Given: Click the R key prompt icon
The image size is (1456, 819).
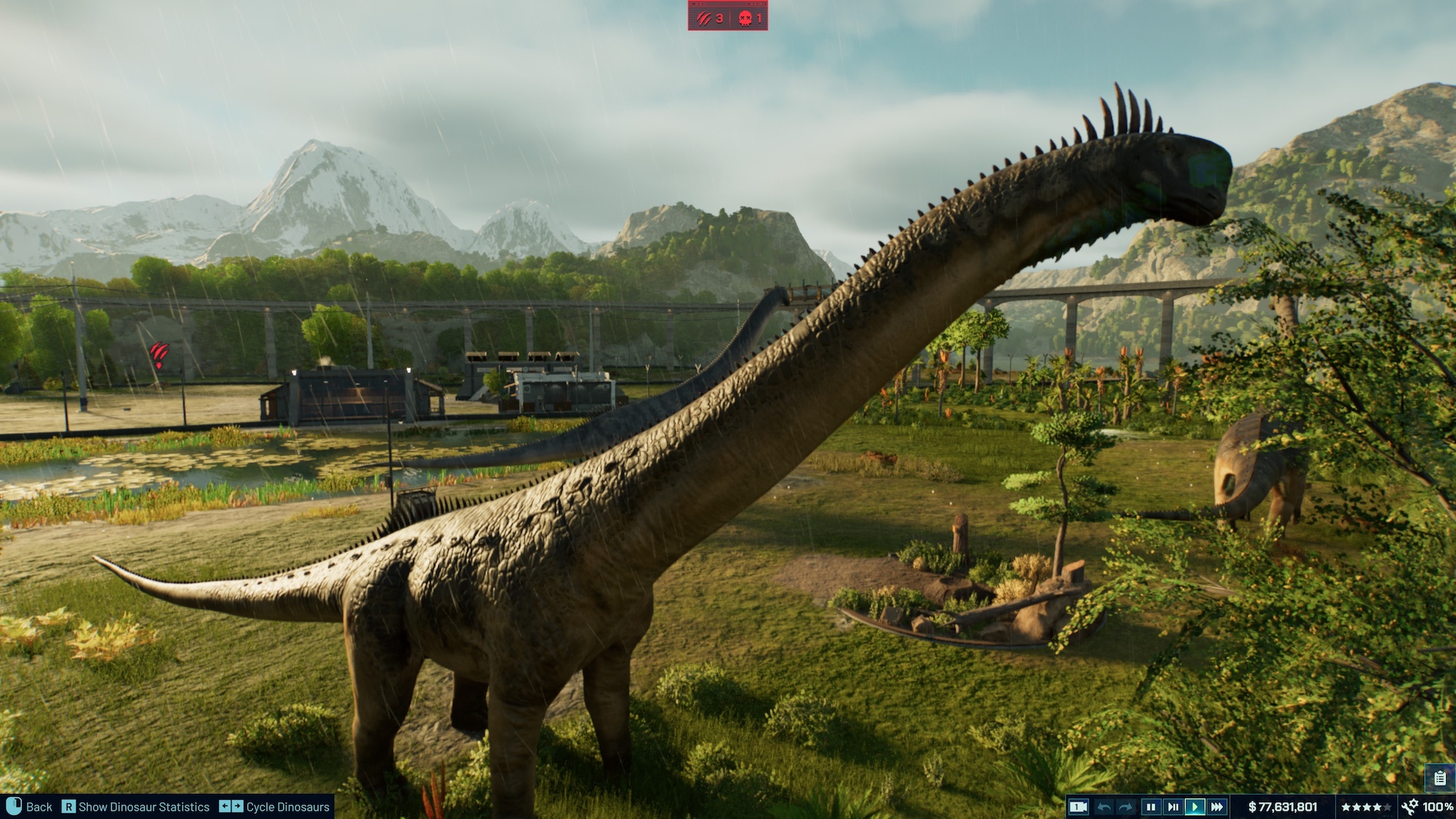Looking at the screenshot, I should tap(69, 806).
